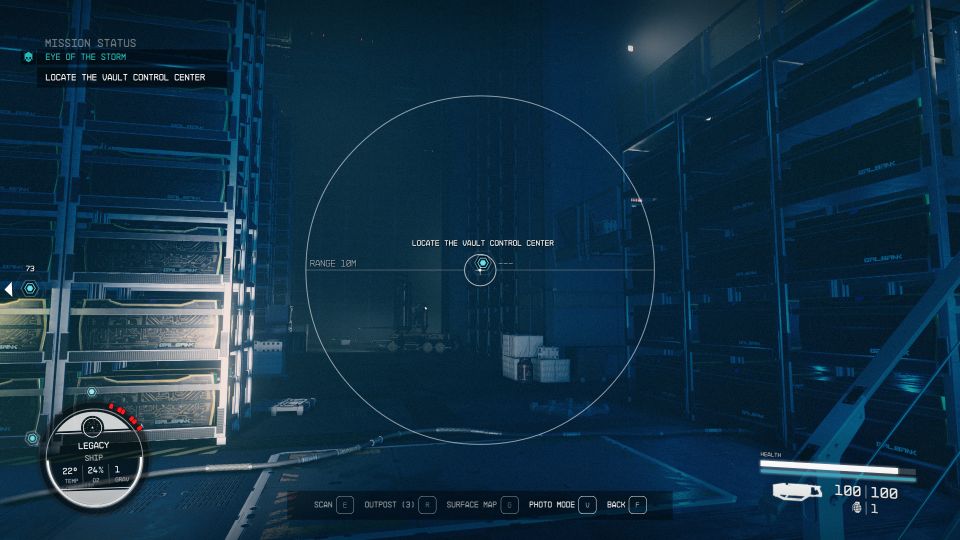Viewport: 960px width, 540px height.
Task: Choose Back to exit the scanner
Action: (627, 505)
